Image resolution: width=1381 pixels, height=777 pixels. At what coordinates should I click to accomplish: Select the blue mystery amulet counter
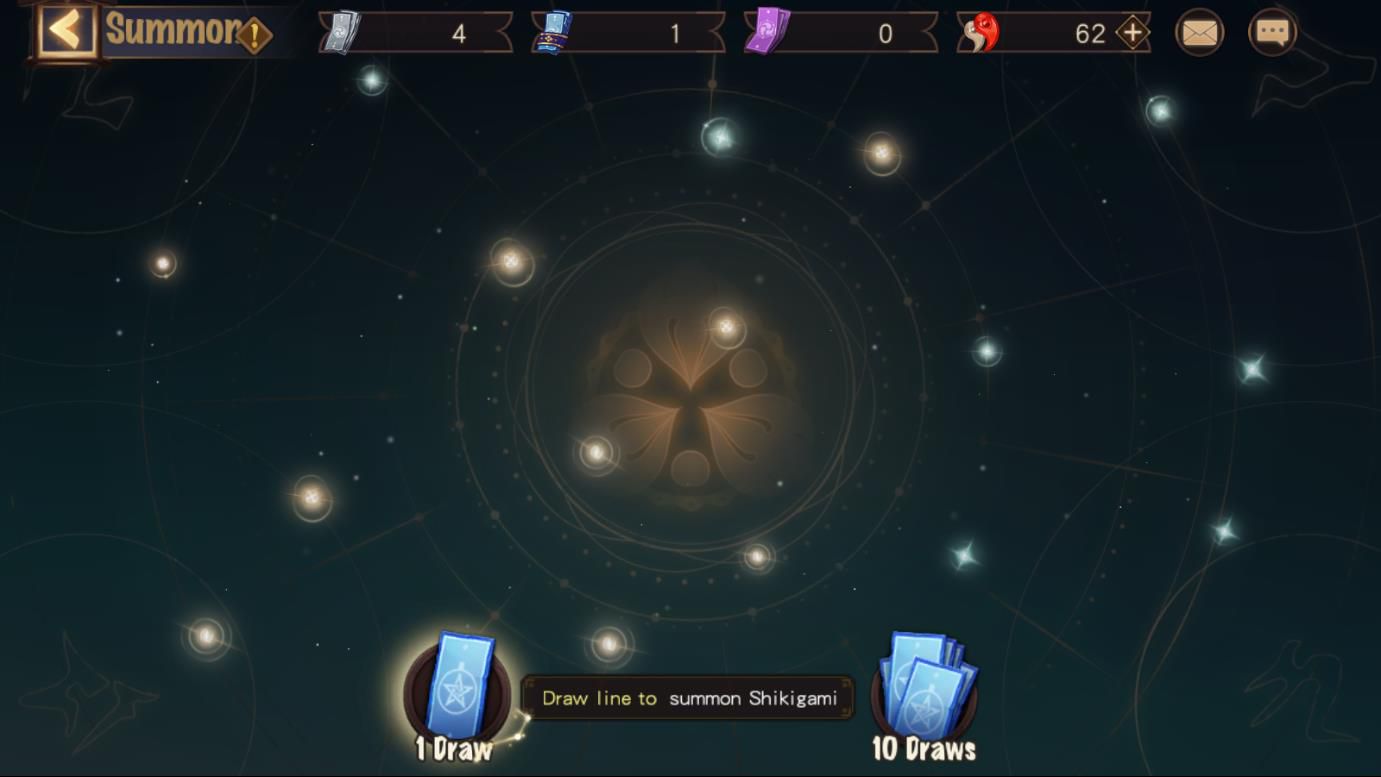(x=628, y=33)
